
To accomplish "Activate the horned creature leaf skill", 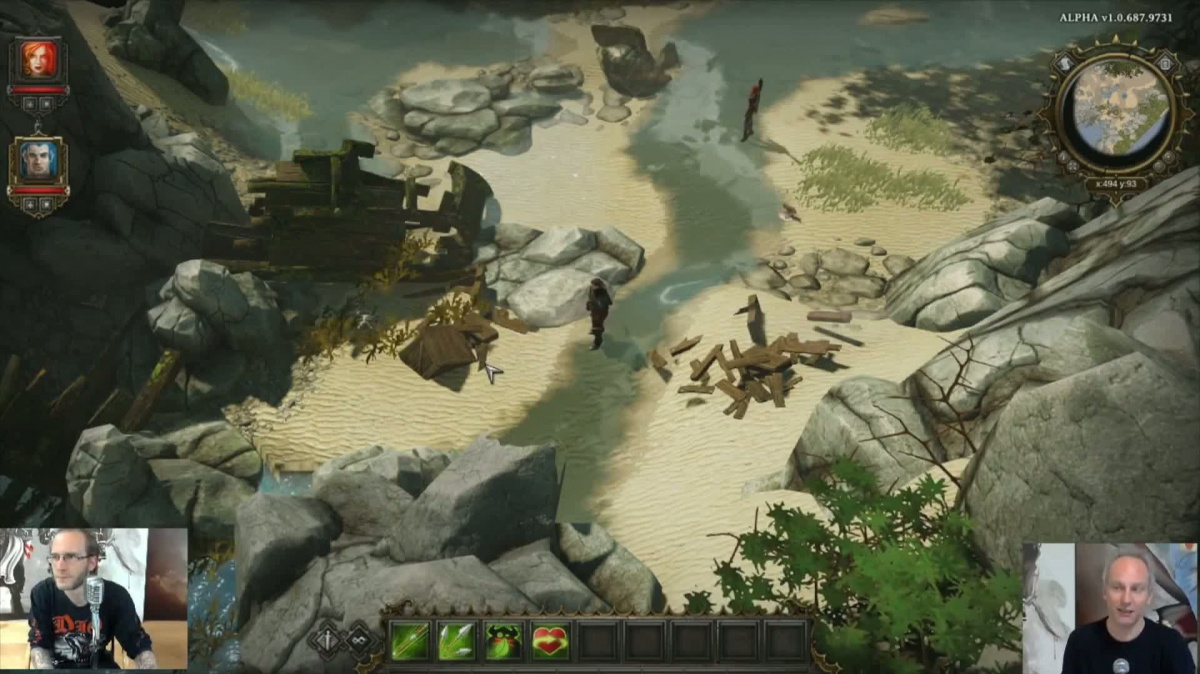I will coord(503,640).
